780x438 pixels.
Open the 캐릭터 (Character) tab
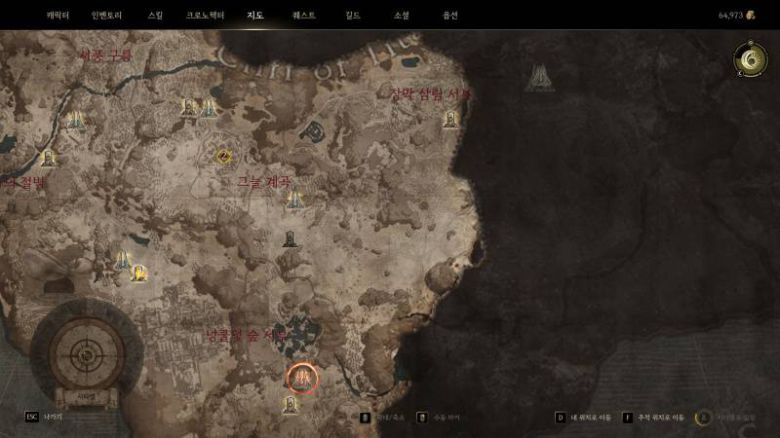pyautogui.click(x=57, y=15)
